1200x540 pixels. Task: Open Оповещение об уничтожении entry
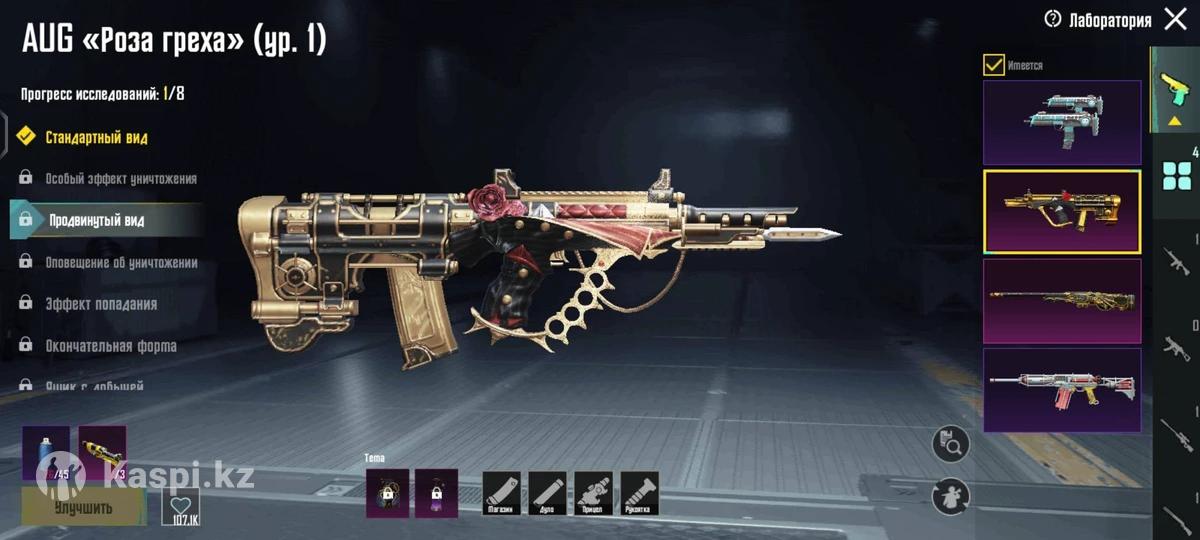point(120,262)
